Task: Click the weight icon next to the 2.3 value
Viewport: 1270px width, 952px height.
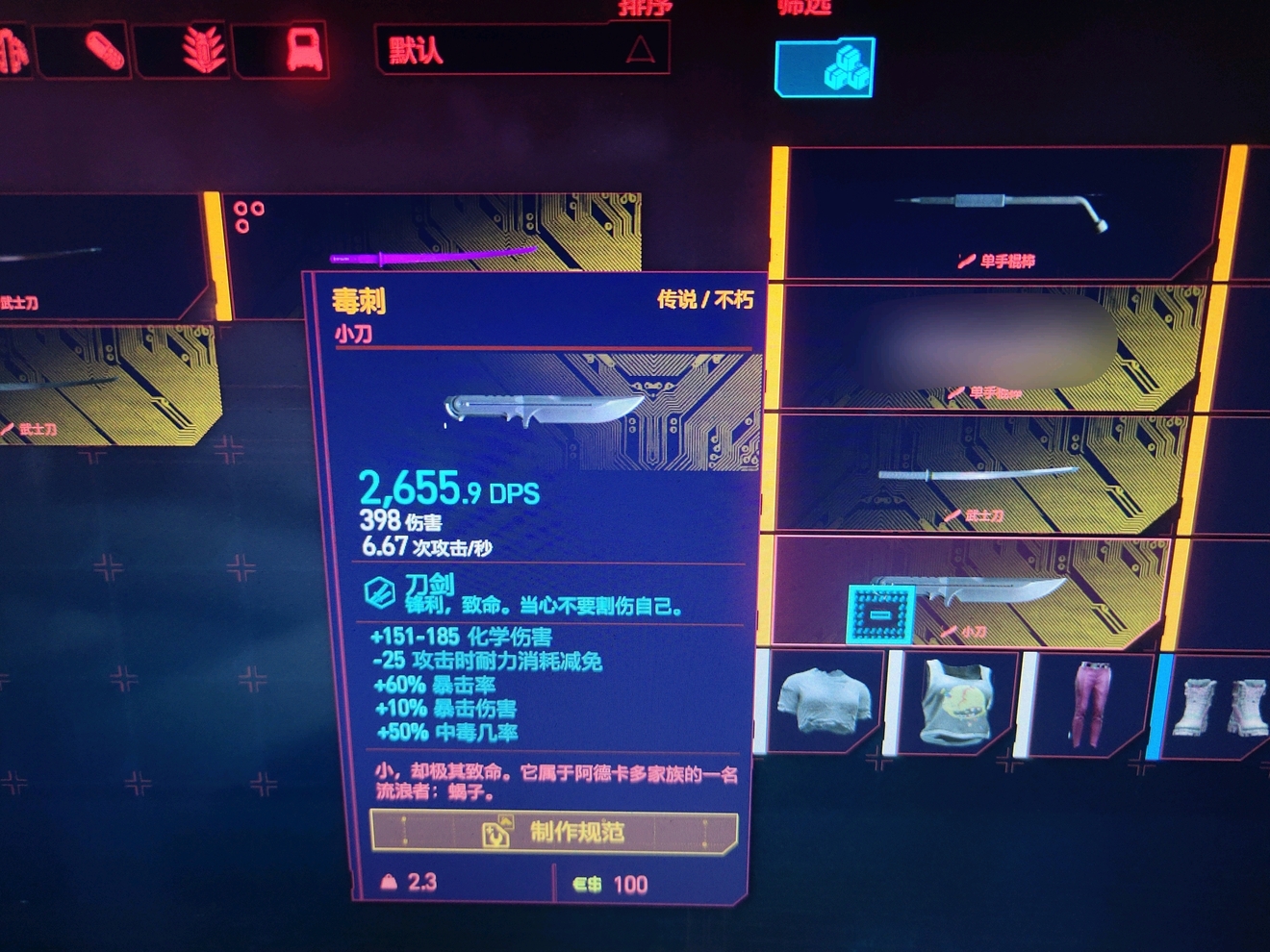Action: pos(387,884)
